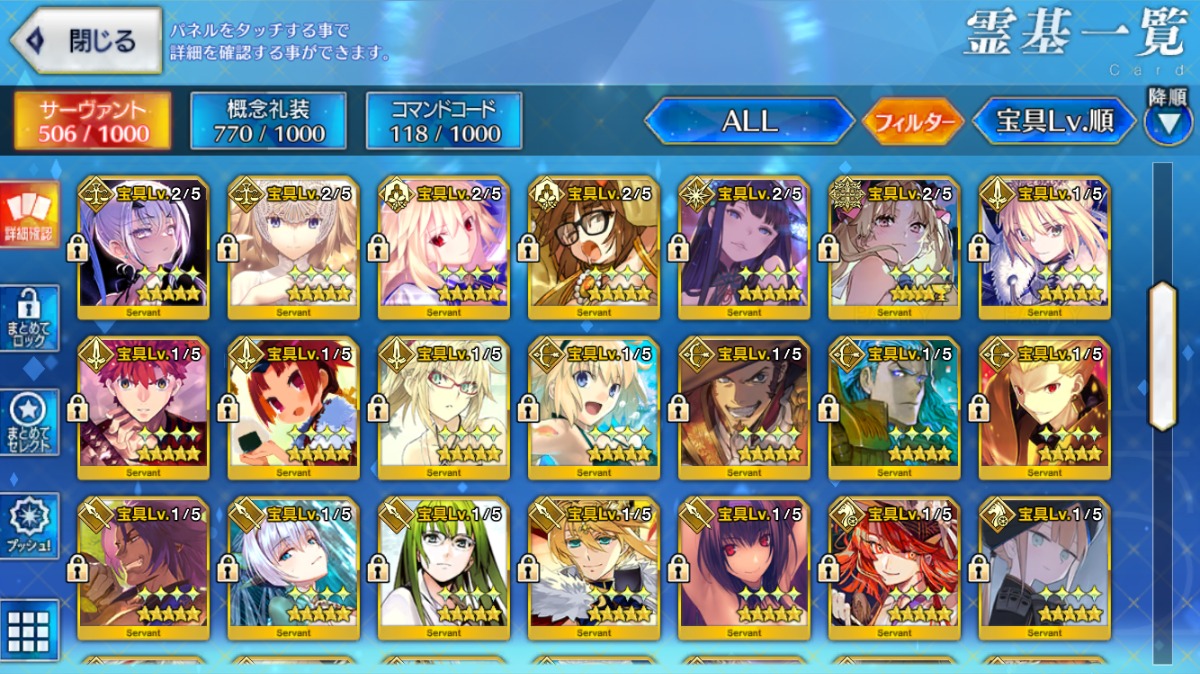
Task: Change sort order via 宝具Lv.順
Action: pos(1054,121)
